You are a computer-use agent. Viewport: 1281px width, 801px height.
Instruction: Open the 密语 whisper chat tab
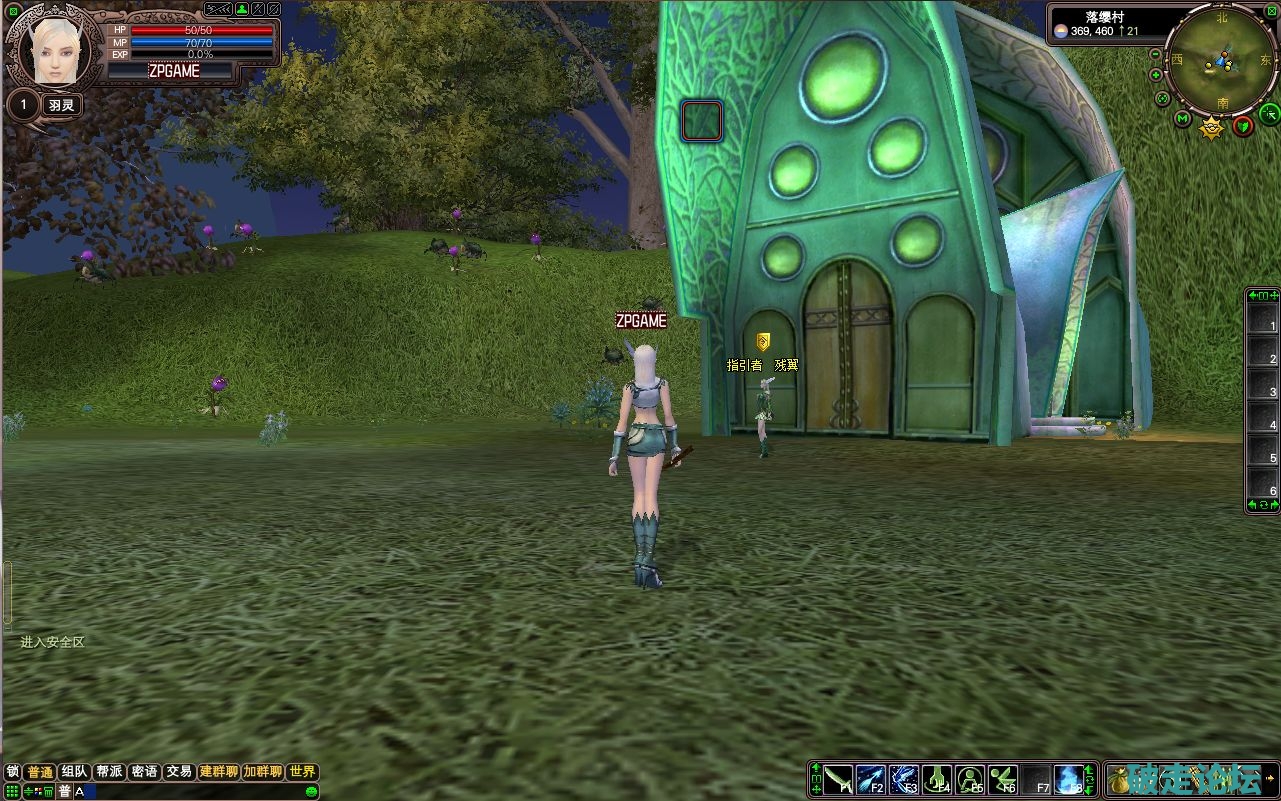click(144, 772)
